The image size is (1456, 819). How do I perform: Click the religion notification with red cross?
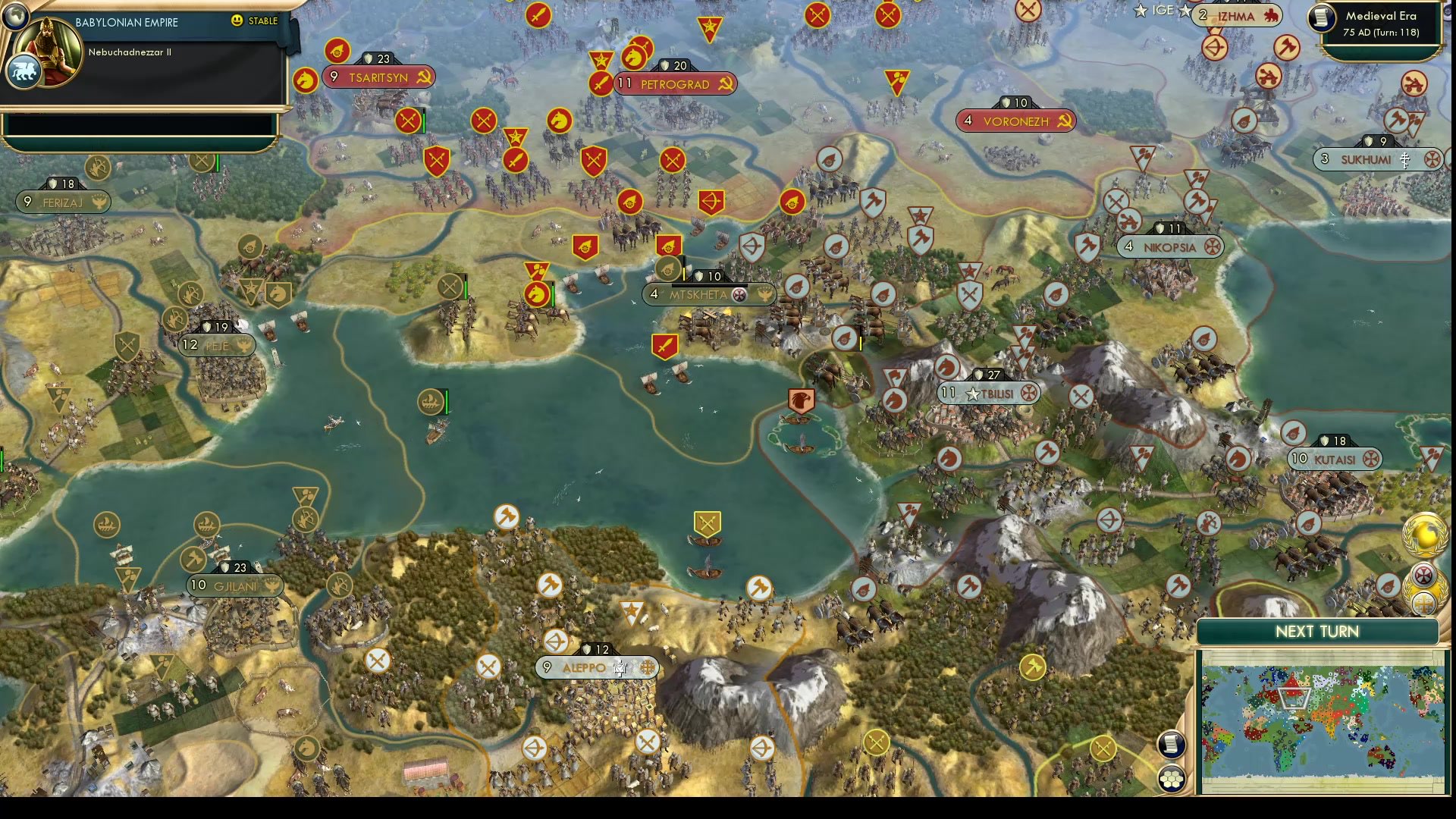click(x=1423, y=574)
